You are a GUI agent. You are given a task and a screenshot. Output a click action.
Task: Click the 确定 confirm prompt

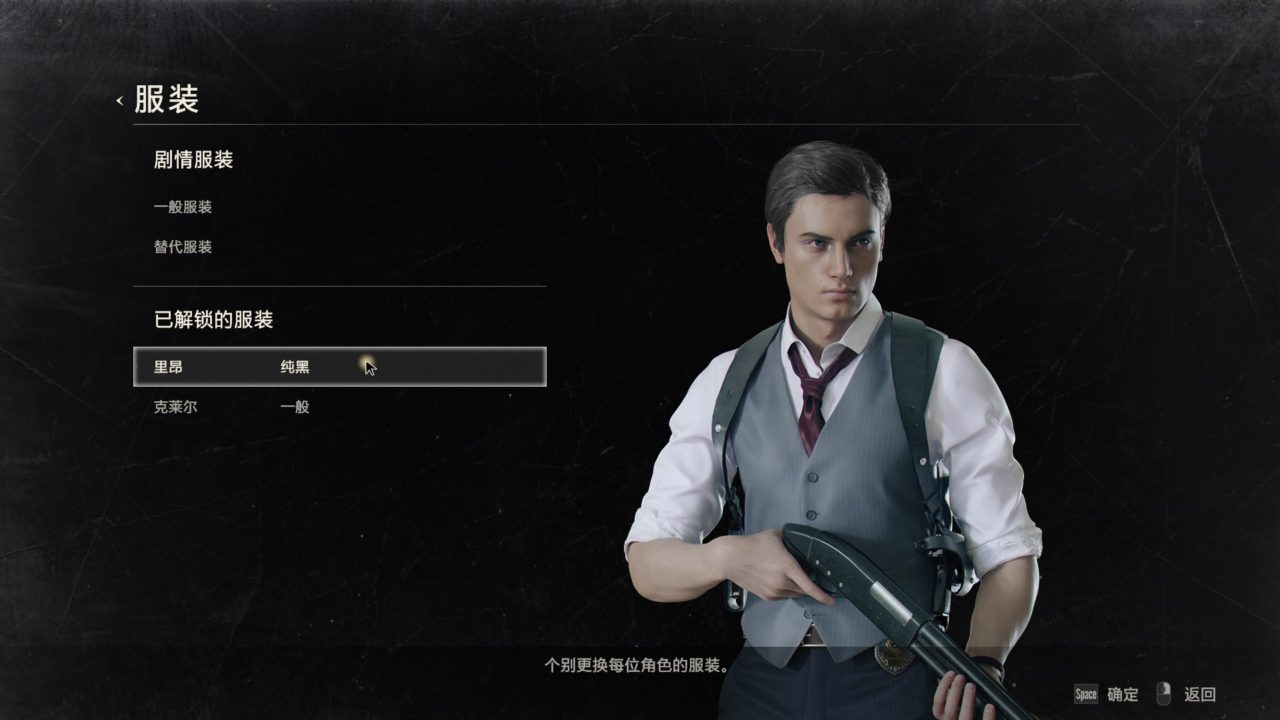[x=1124, y=693]
